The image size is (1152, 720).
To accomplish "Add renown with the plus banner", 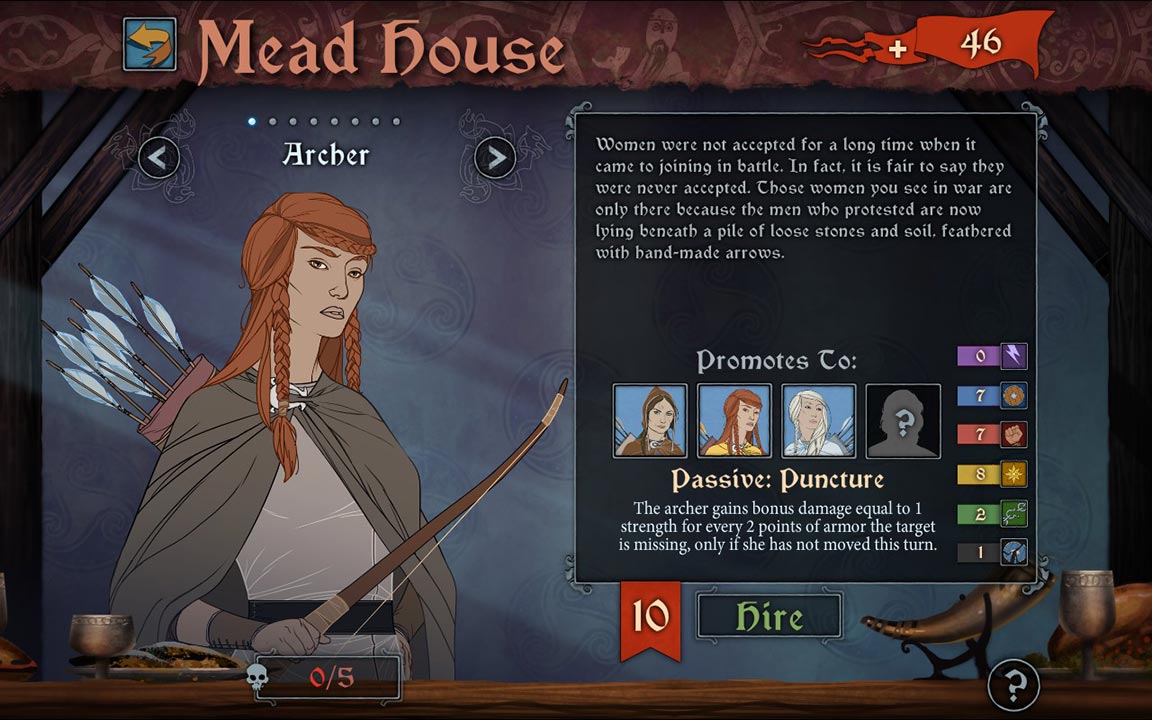I will [x=897, y=46].
